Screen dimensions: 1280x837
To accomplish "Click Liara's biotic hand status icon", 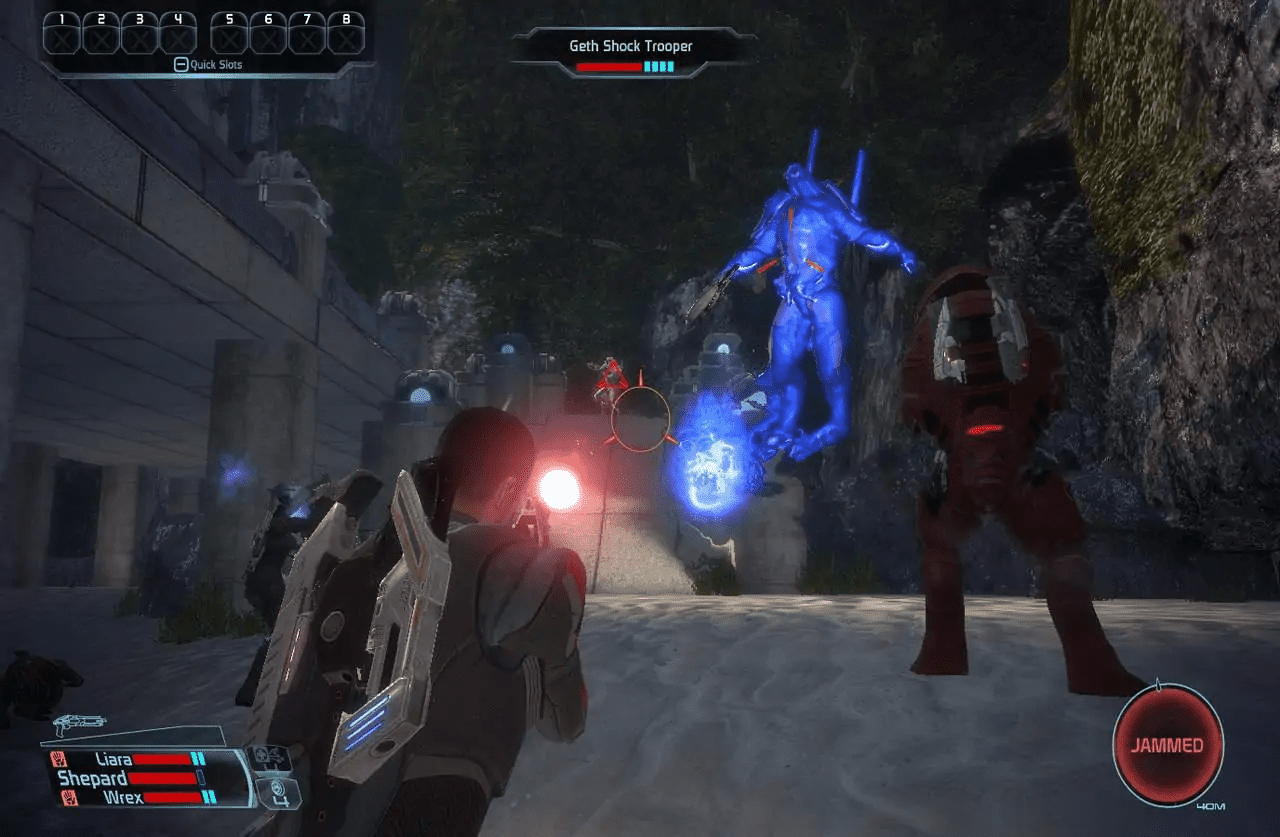I will pos(59,759).
